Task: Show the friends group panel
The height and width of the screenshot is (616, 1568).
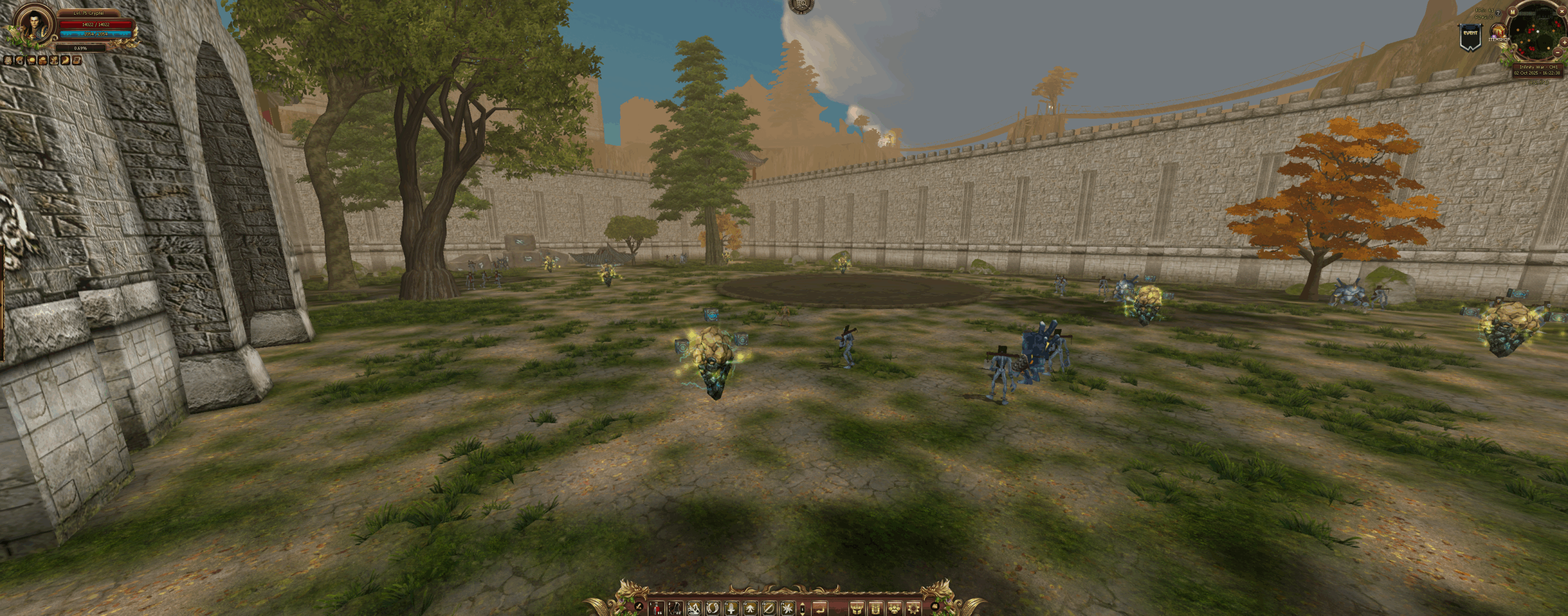Action: pos(895,609)
